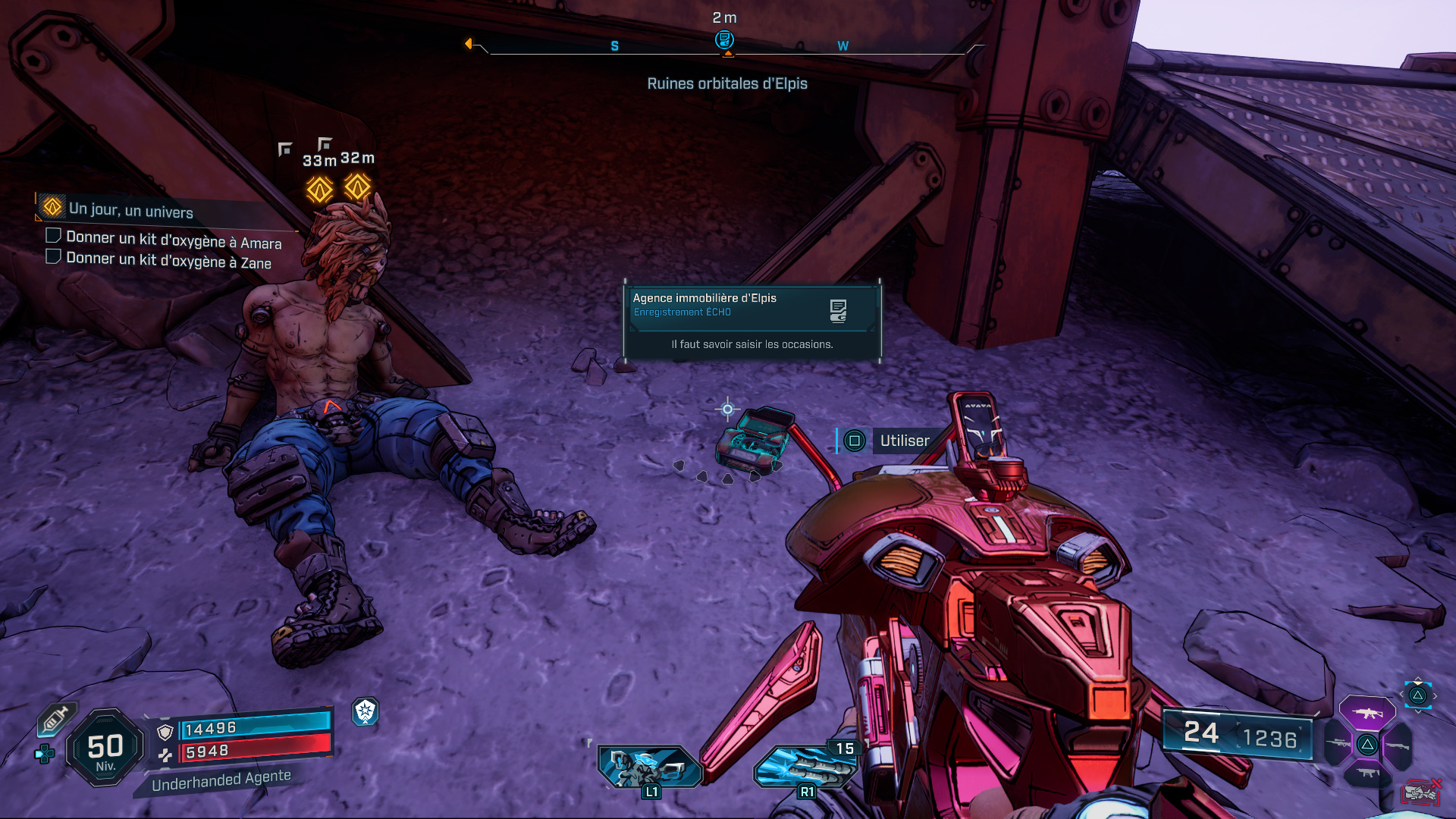Switch to the shotgun weapon slot

point(1398,745)
